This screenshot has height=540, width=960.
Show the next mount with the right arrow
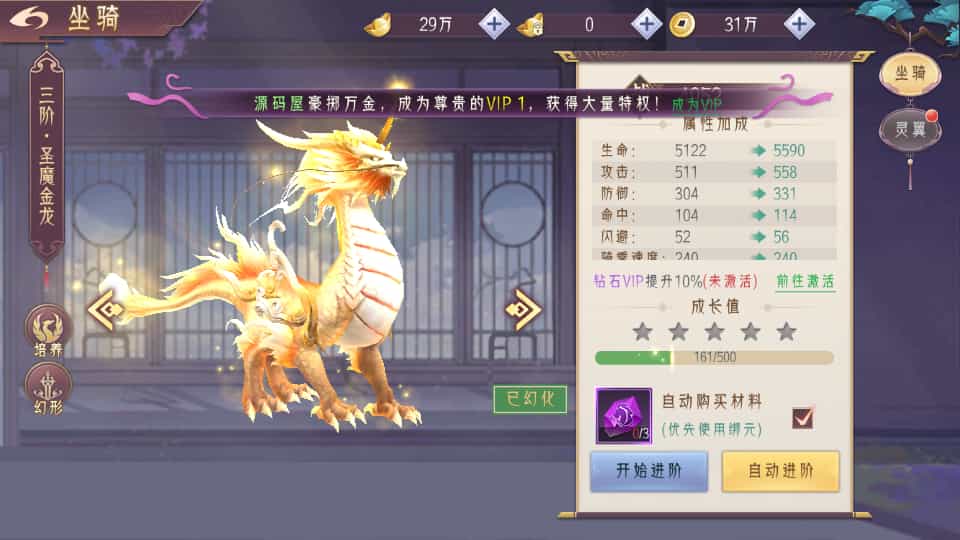pyautogui.click(x=524, y=310)
